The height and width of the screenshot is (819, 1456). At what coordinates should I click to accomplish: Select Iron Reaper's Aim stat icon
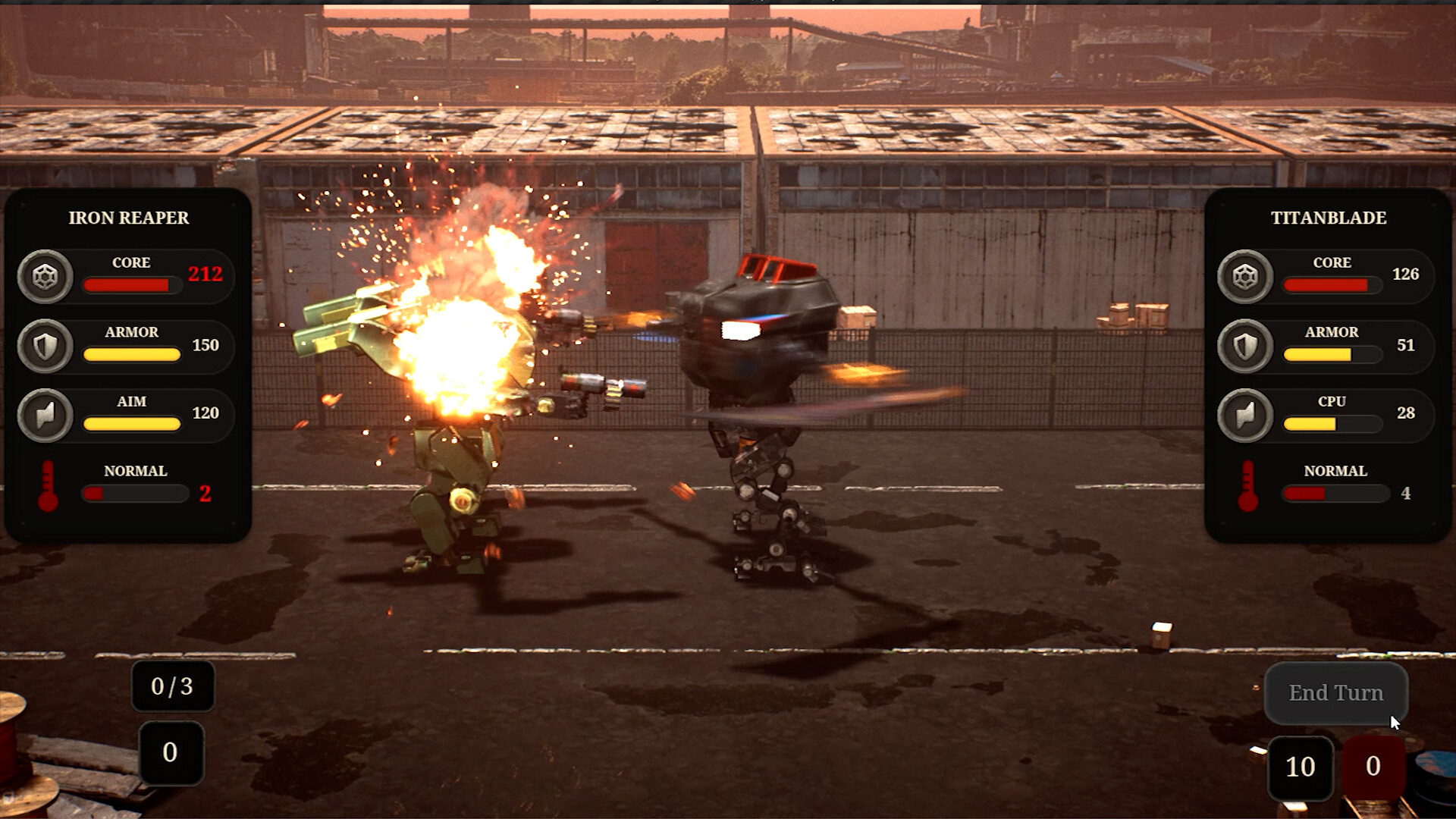tap(45, 414)
